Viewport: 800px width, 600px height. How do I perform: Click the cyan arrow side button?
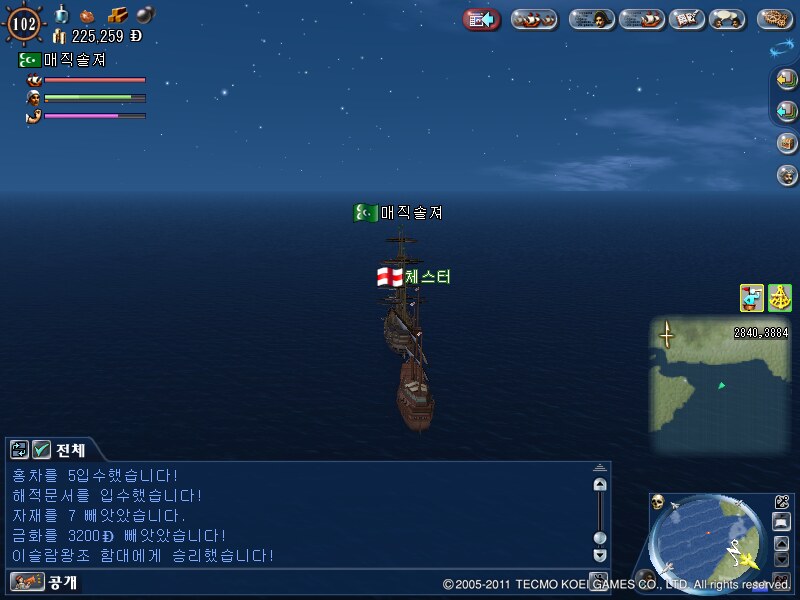tap(787, 110)
